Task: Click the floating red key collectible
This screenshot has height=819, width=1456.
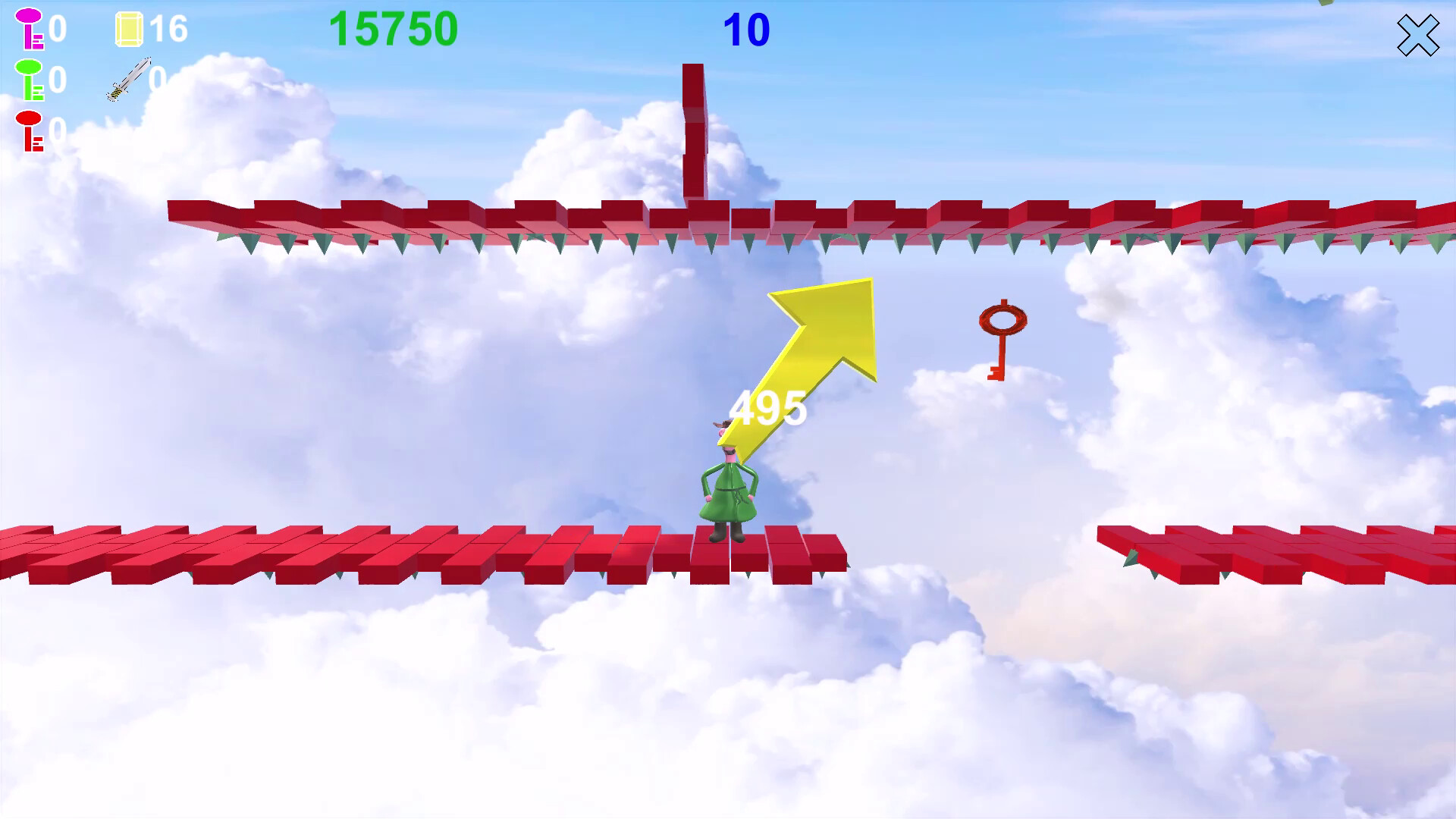Action: pos(1003,337)
